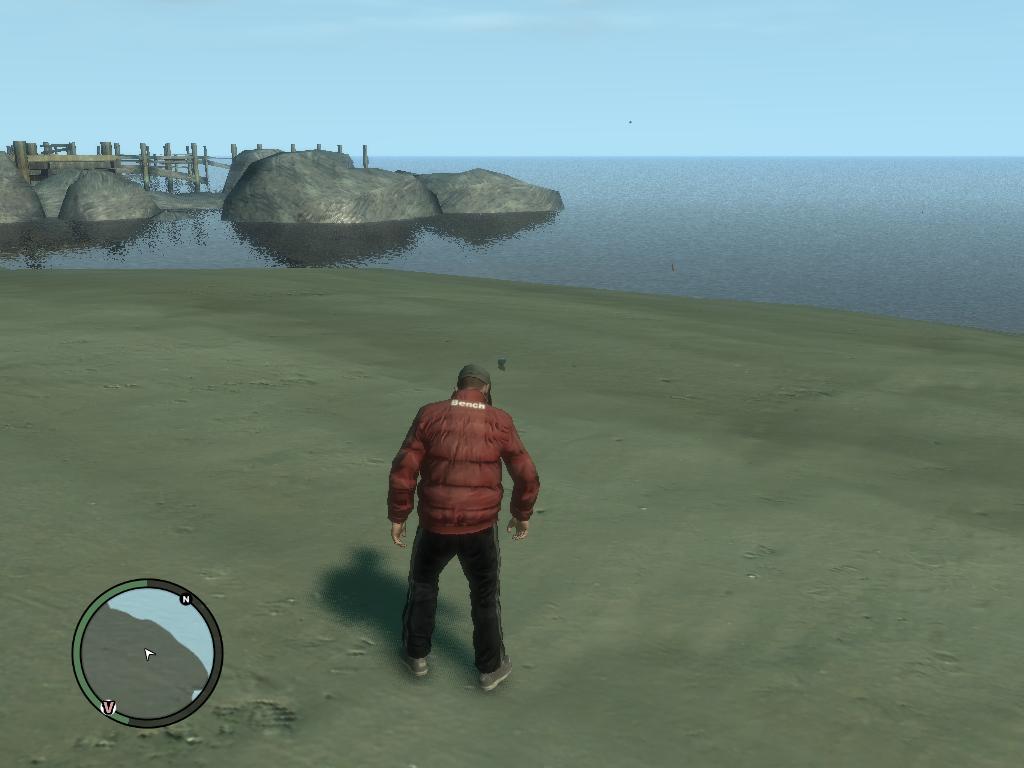Click the white player arrow on radar
The image size is (1024, 768).
point(149,654)
